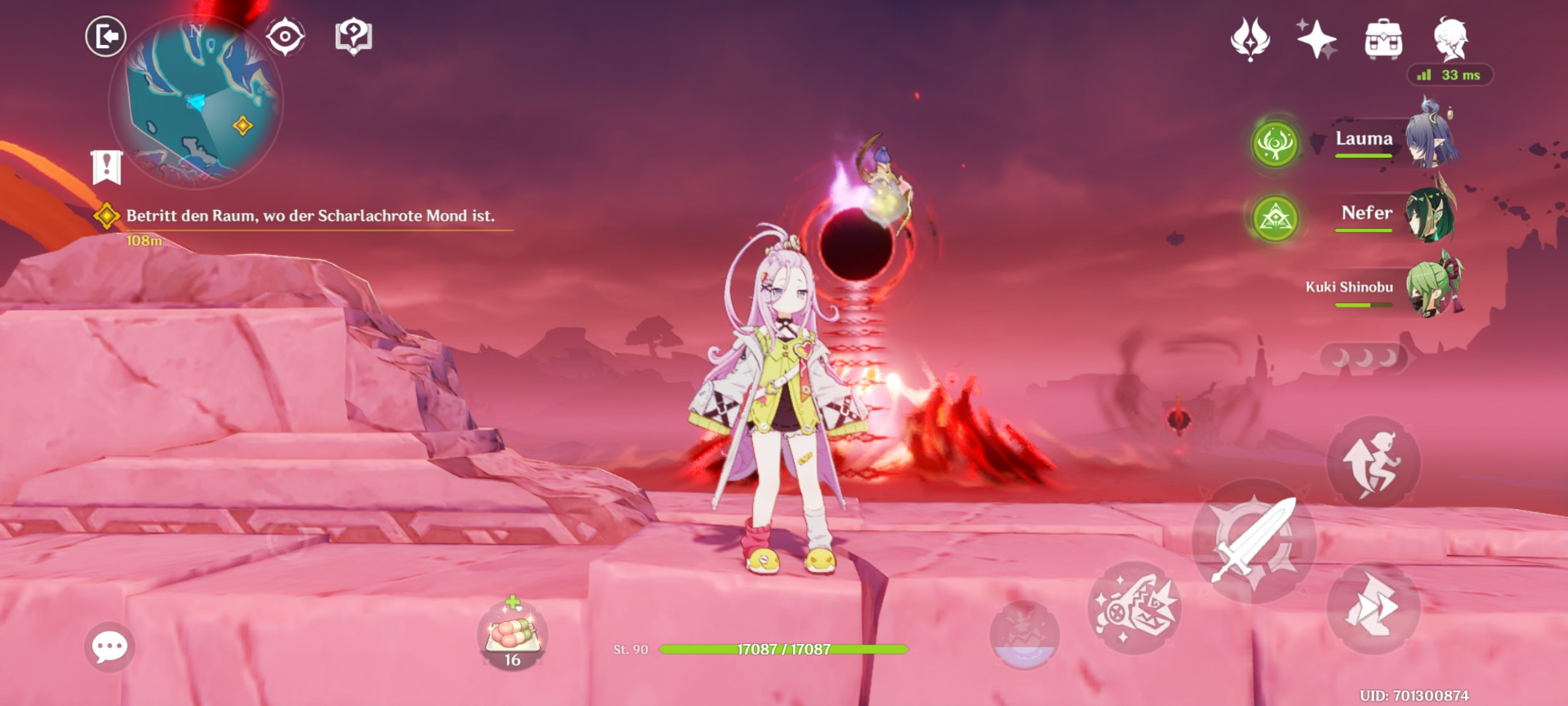Tap the sword normal attack button
Screen dimensions: 1568x706
point(1253,542)
